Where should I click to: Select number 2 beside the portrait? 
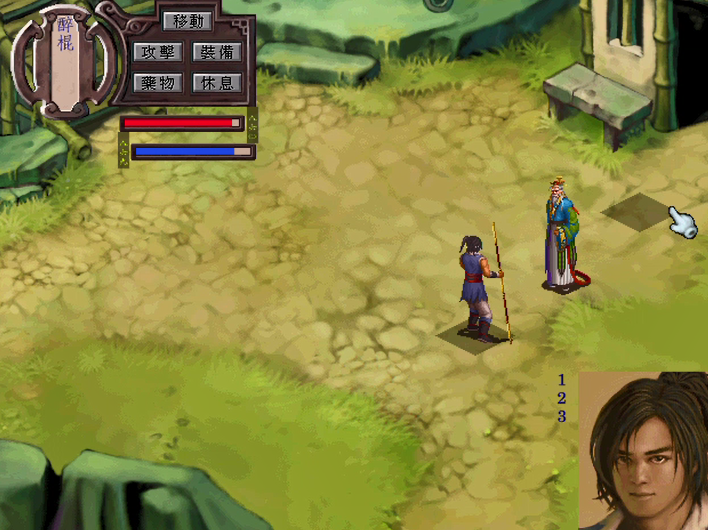[x=562, y=398]
